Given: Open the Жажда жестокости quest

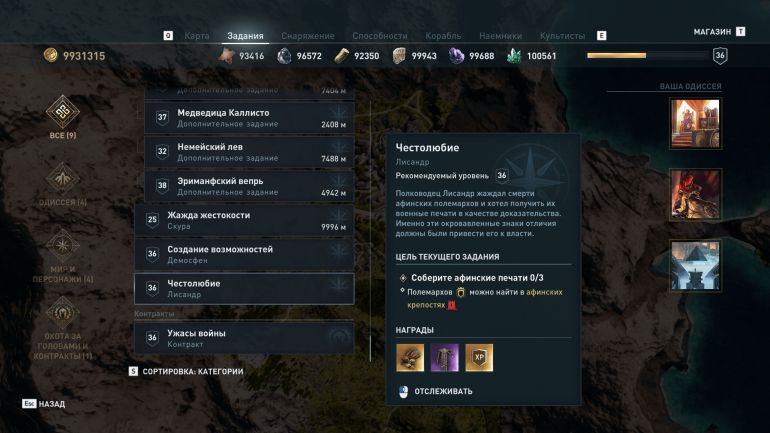Looking at the screenshot, I should (x=244, y=220).
